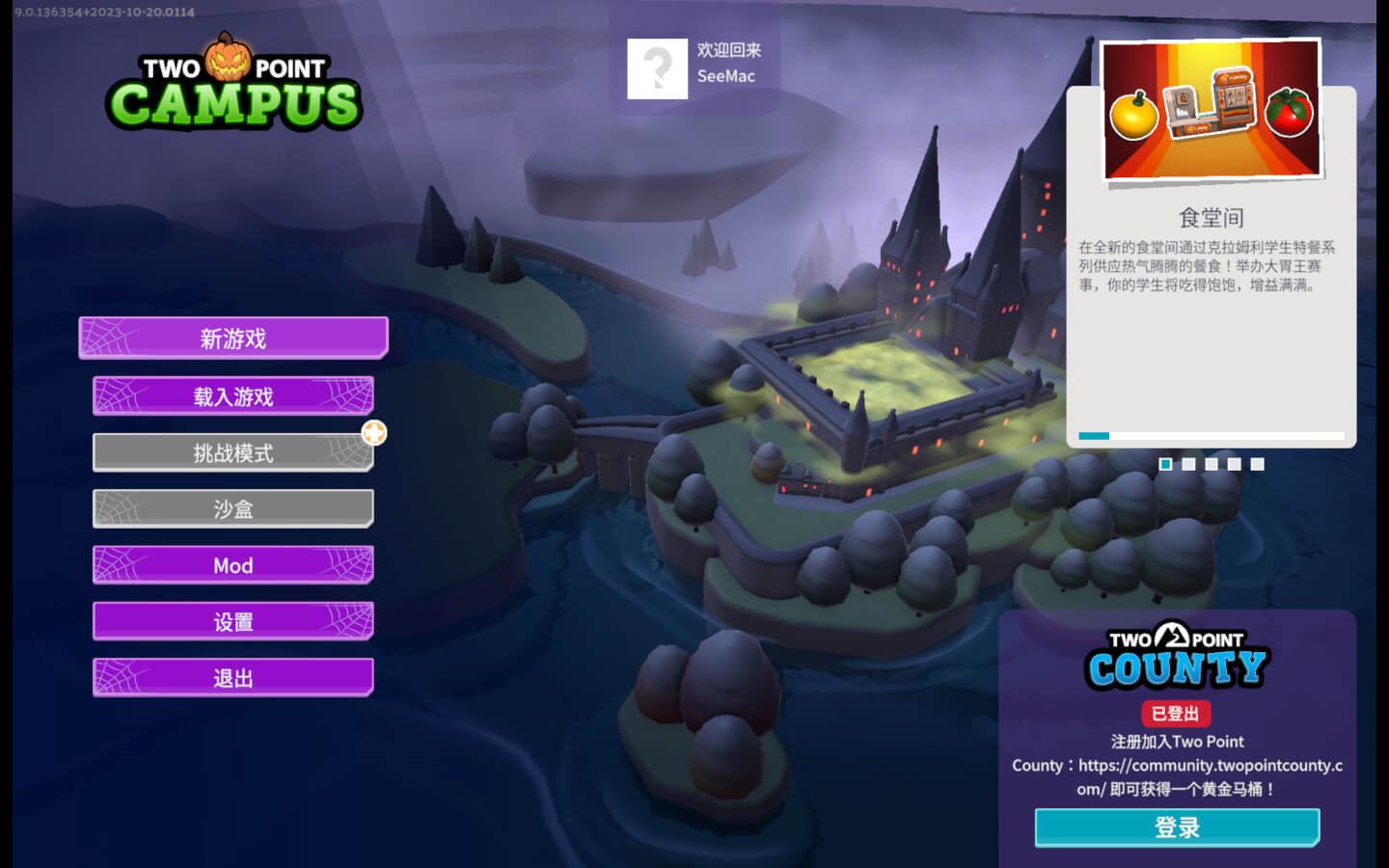Switch to the last news page dot
Screen dimensions: 1389x868
[x=1257, y=464]
